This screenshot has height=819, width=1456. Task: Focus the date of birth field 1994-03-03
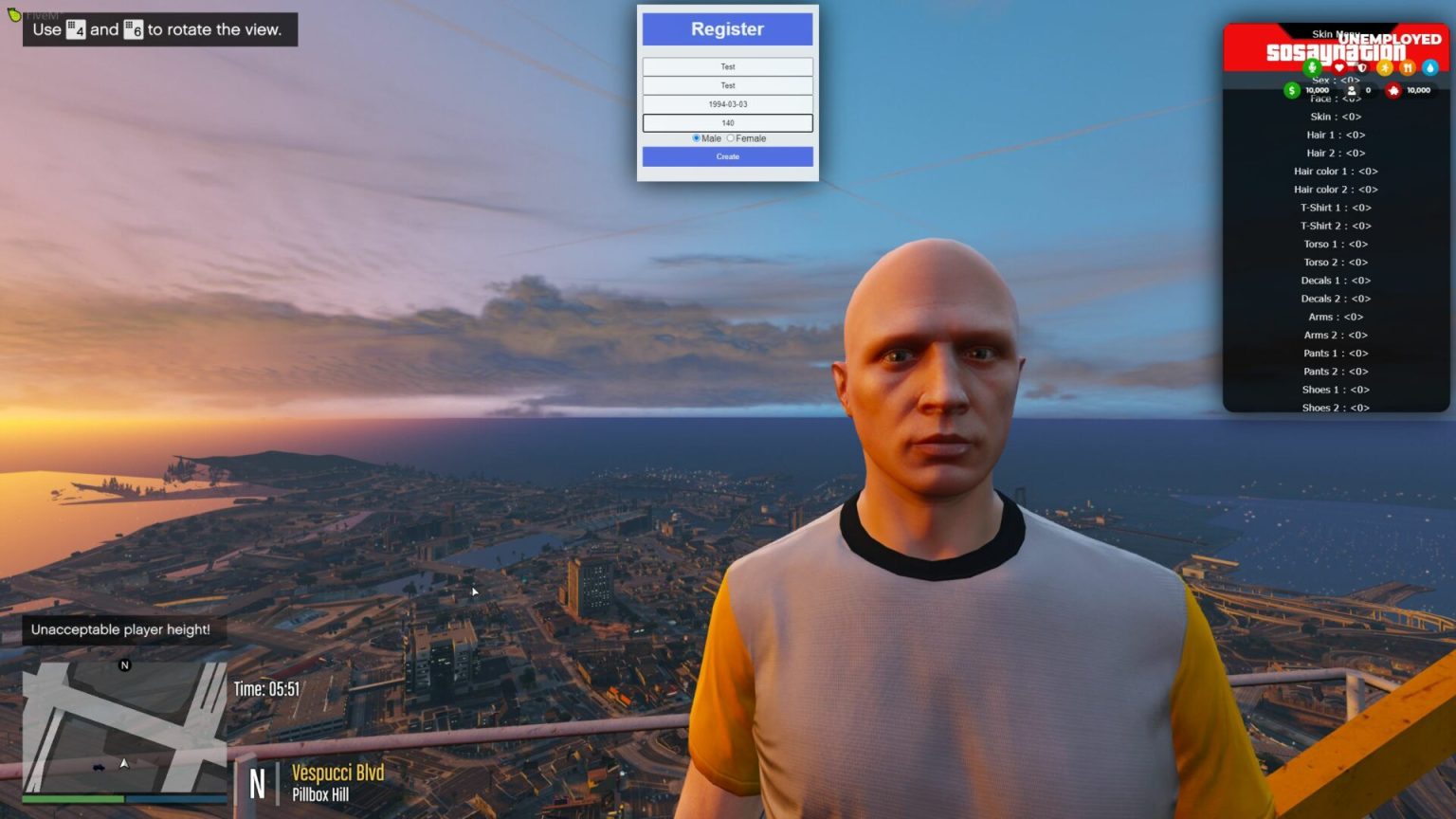727,104
